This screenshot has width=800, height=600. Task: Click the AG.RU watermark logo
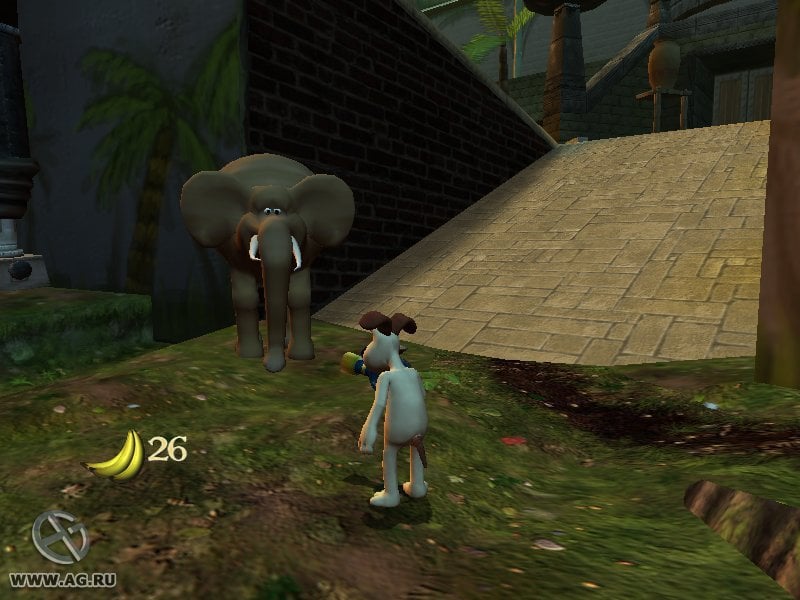click(x=58, y=538)
